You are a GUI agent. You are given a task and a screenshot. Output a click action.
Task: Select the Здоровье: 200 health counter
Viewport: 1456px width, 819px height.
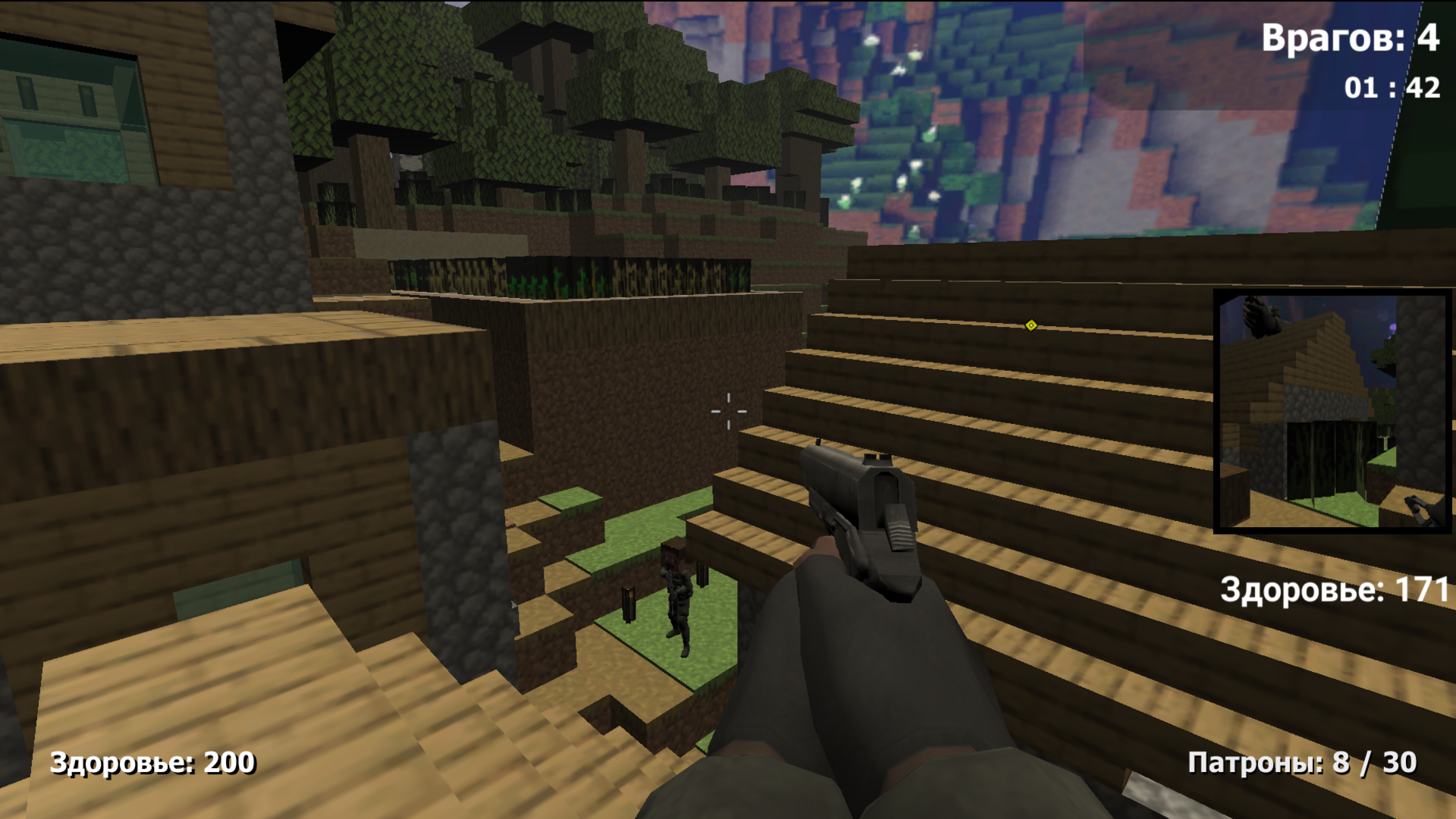point(152,761)
